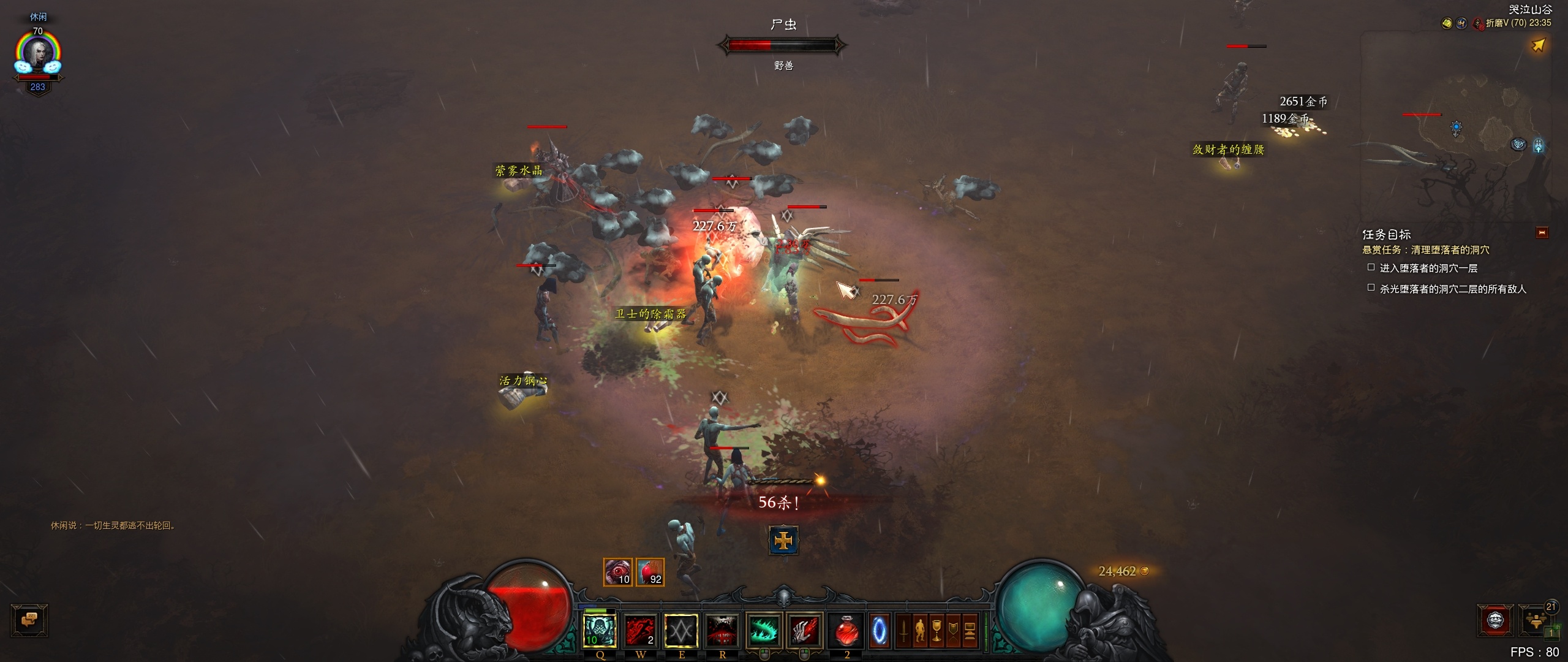Select the teal scythe left-mouse skill
1568x662 pixels.
(764, 630)
